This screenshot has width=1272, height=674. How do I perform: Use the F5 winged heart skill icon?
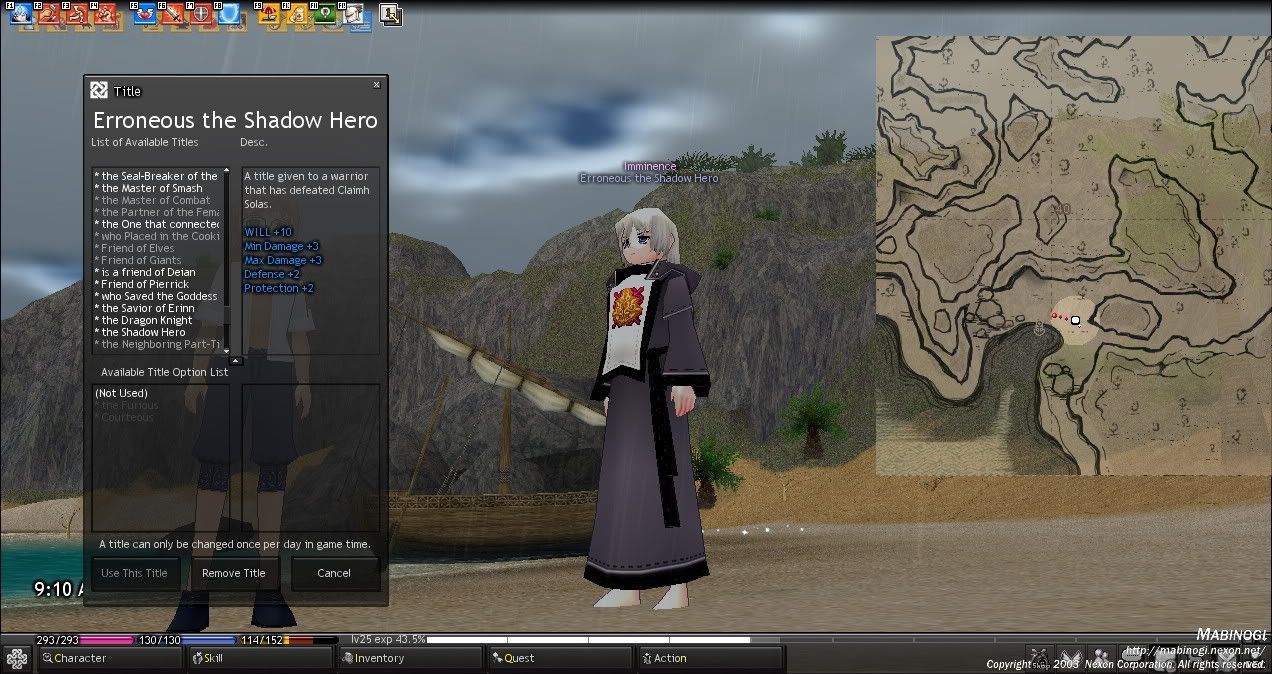pos(145,15)
